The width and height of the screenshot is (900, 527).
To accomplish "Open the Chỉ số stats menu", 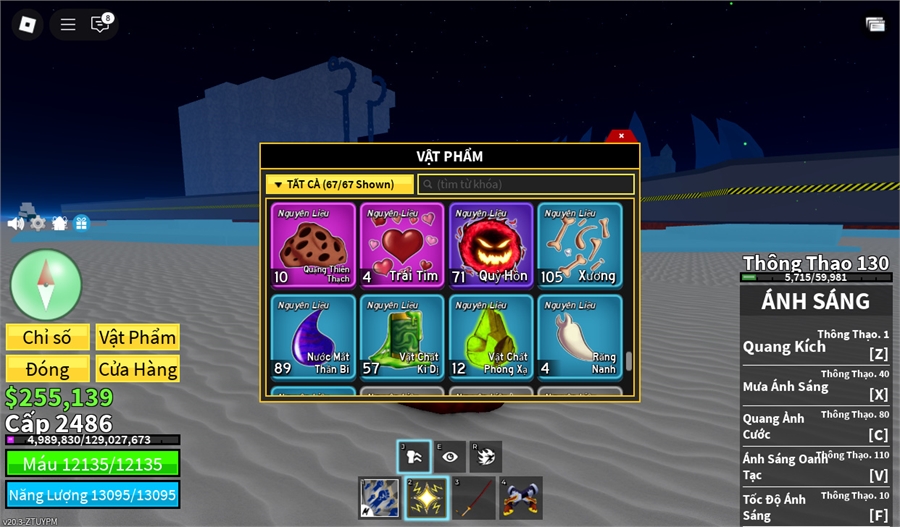I will tap(48, 338).
